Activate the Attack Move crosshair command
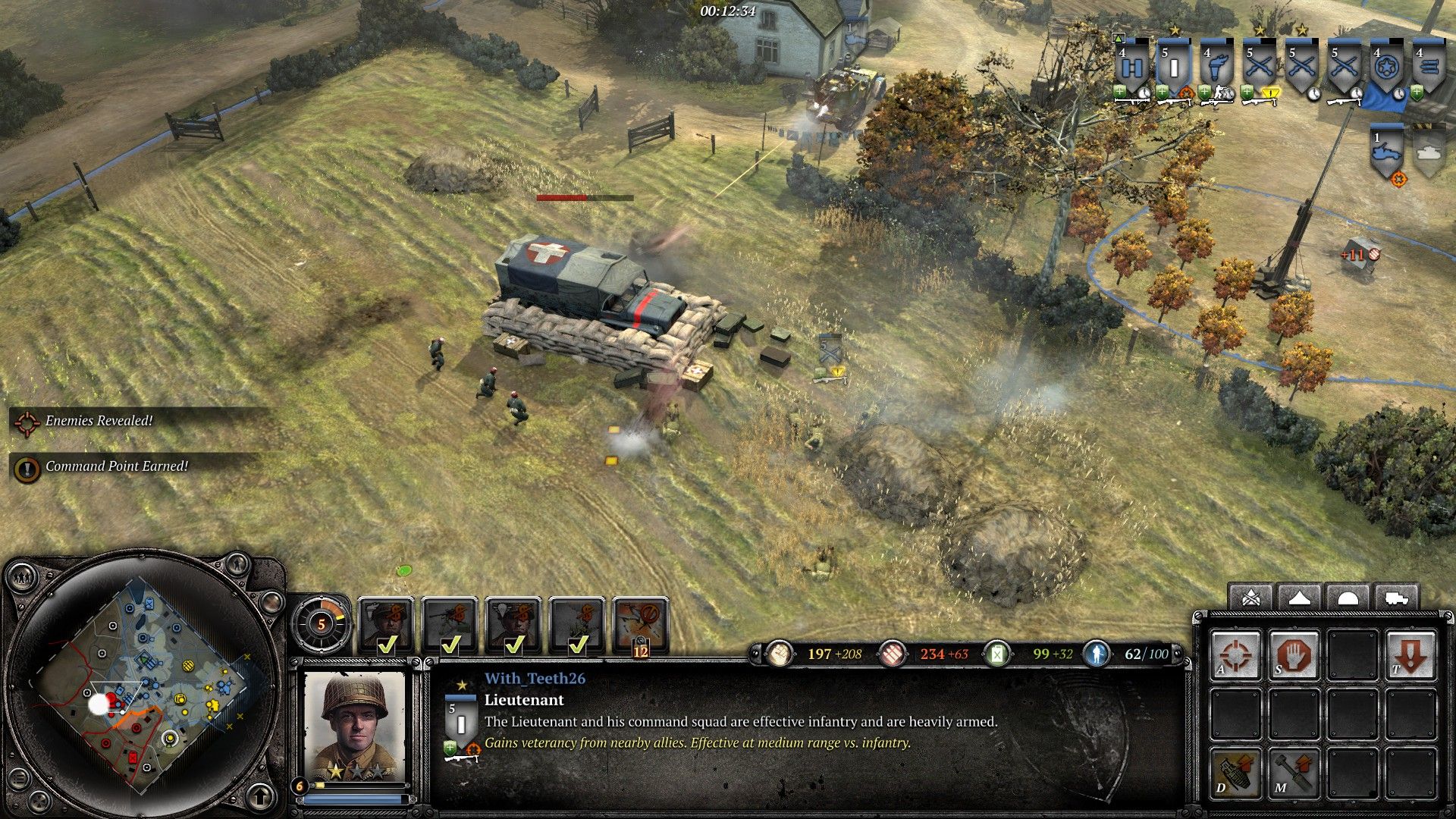1456x819 pixels. [x=1236, y=654]
